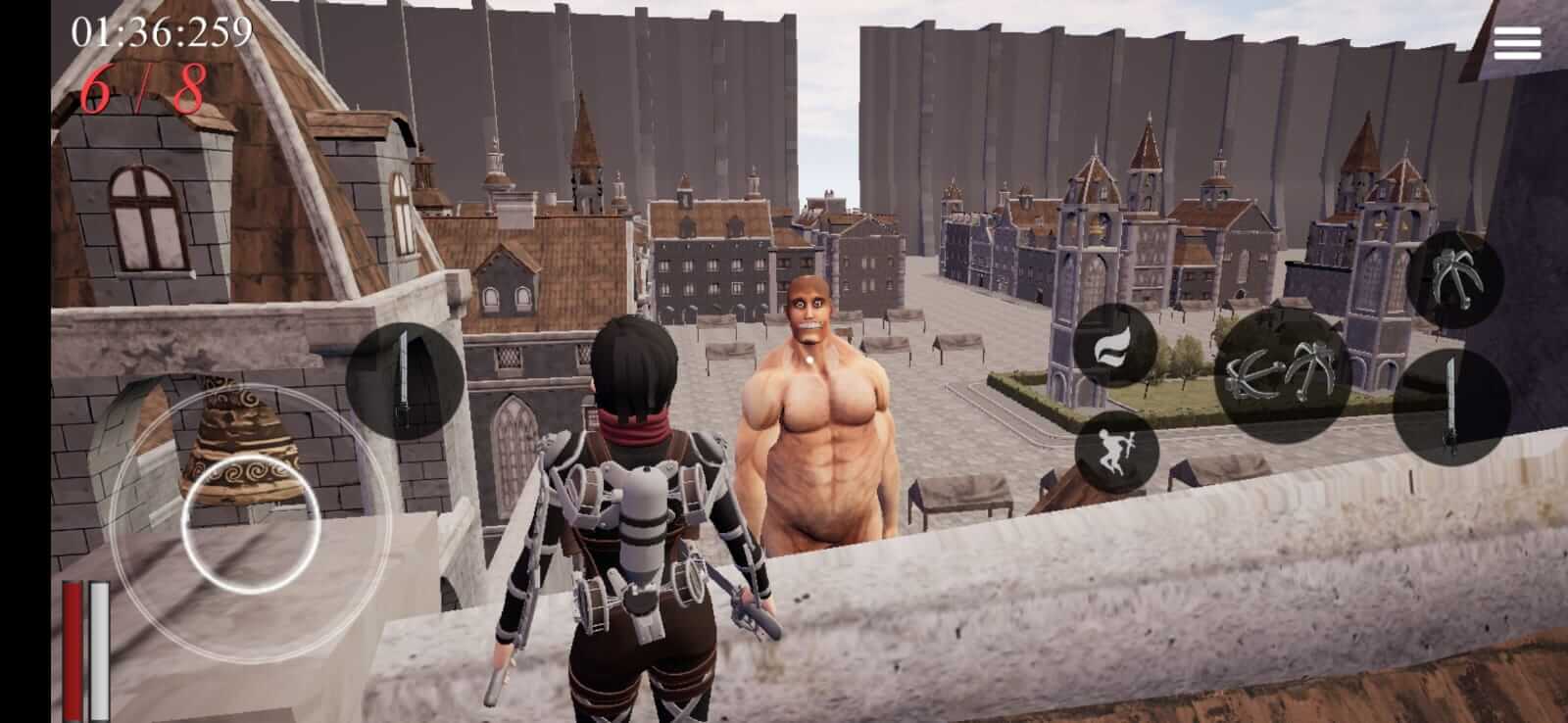Screen dimensions: 1568x723
Task: Launch the top-right single grappling hook icon
Action: tap(1451, 282)
